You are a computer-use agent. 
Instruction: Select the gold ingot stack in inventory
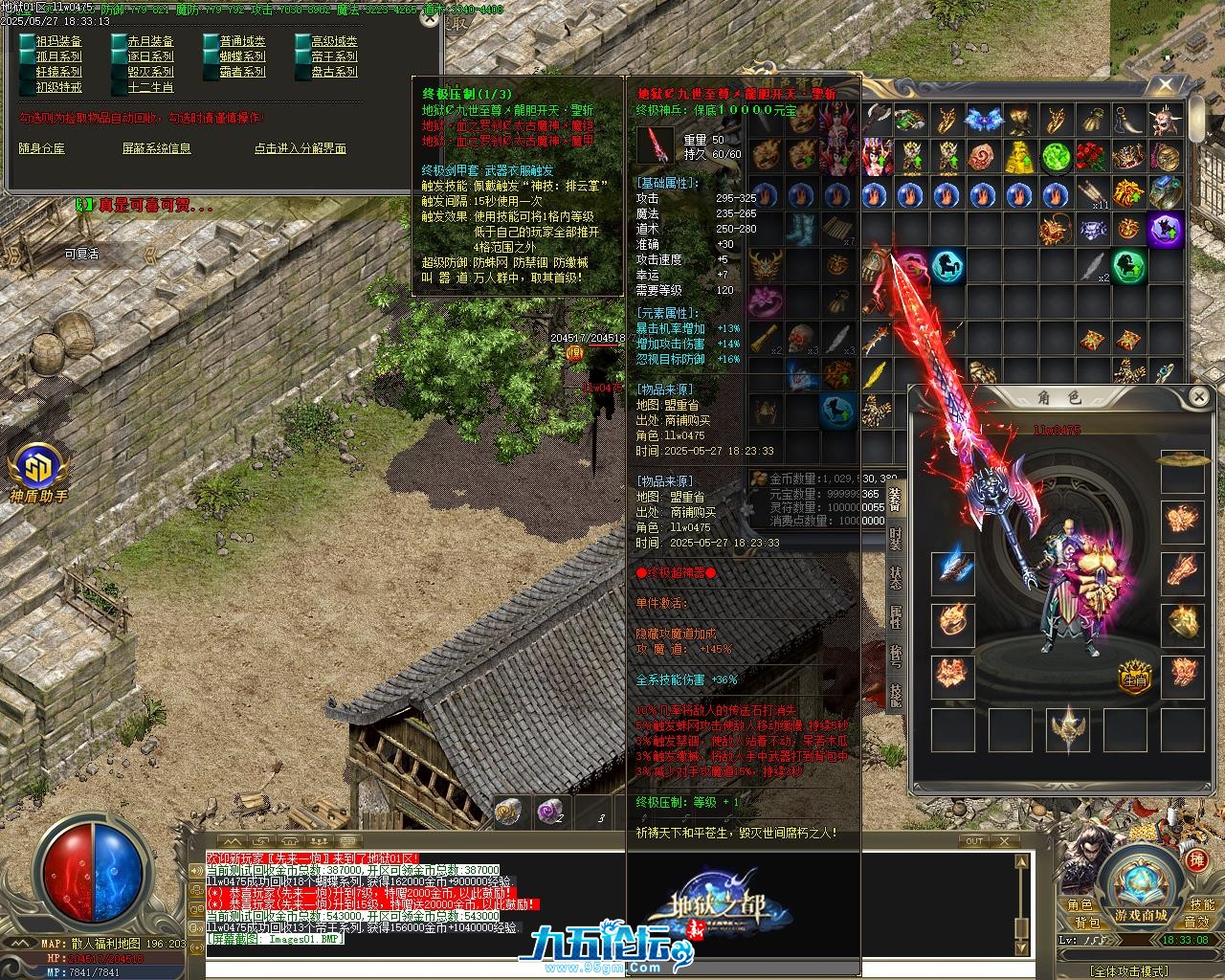click(1019, 155)
